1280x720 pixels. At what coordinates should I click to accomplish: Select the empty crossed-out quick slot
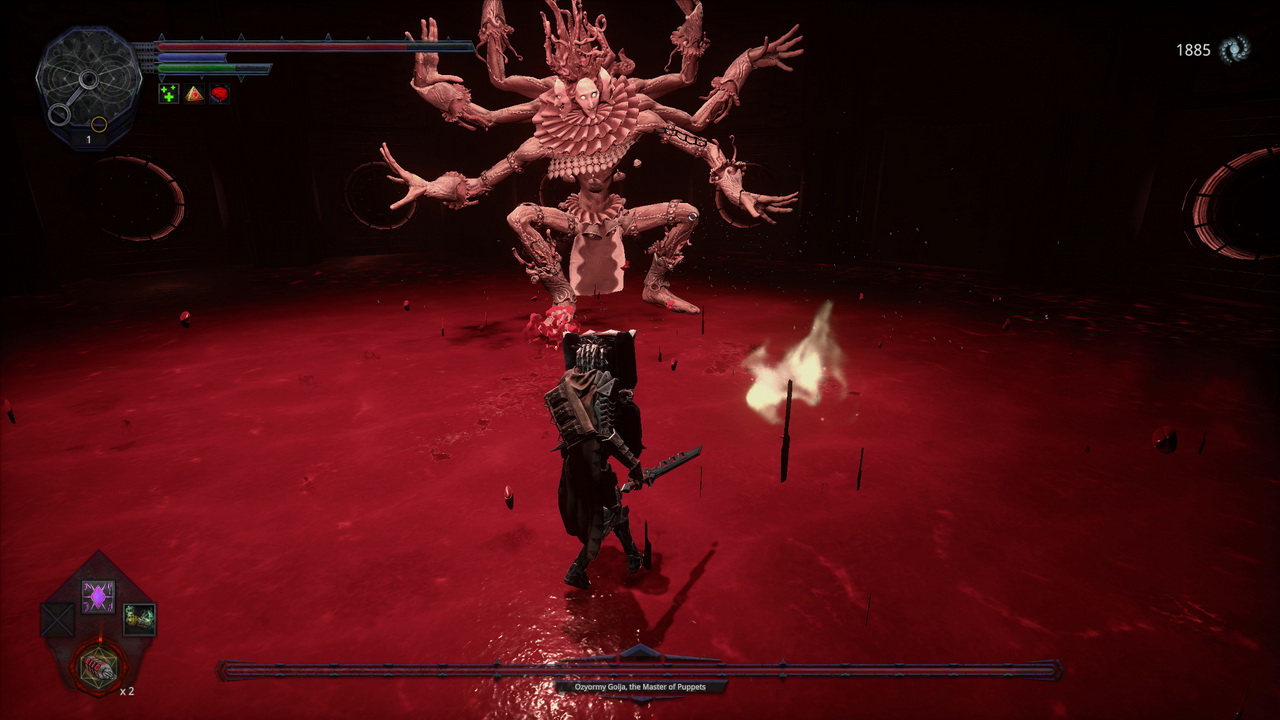coord(58,620)
